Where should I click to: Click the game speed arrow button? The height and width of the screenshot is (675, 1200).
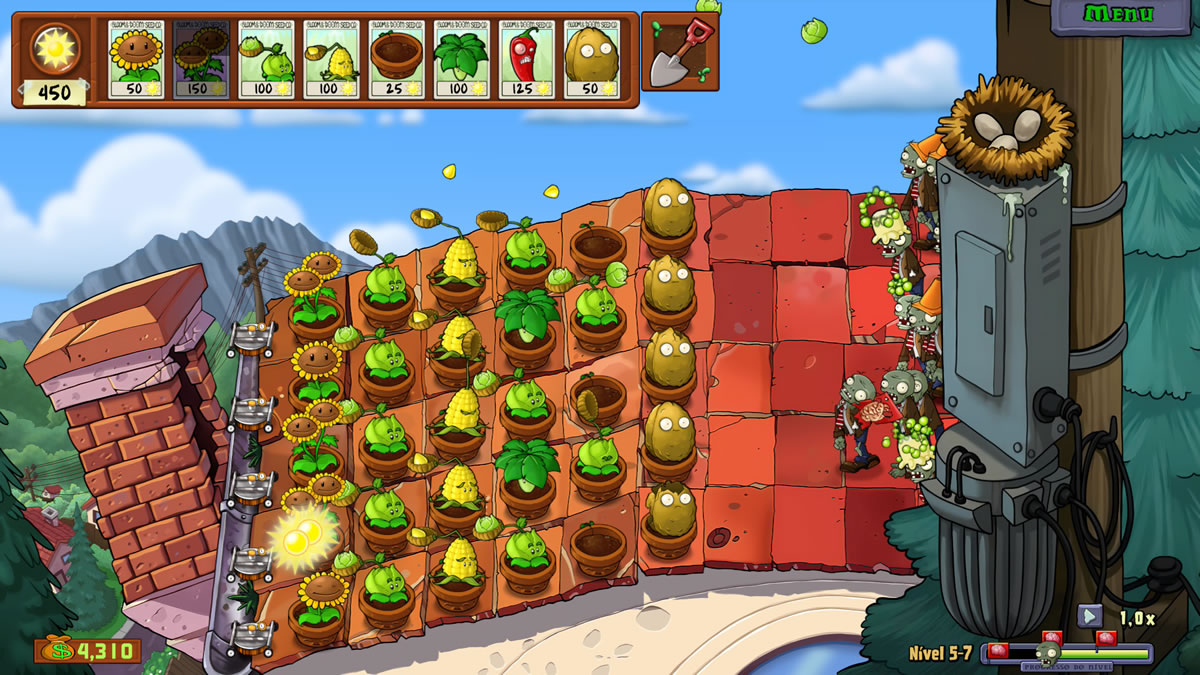click(1090, 617)
